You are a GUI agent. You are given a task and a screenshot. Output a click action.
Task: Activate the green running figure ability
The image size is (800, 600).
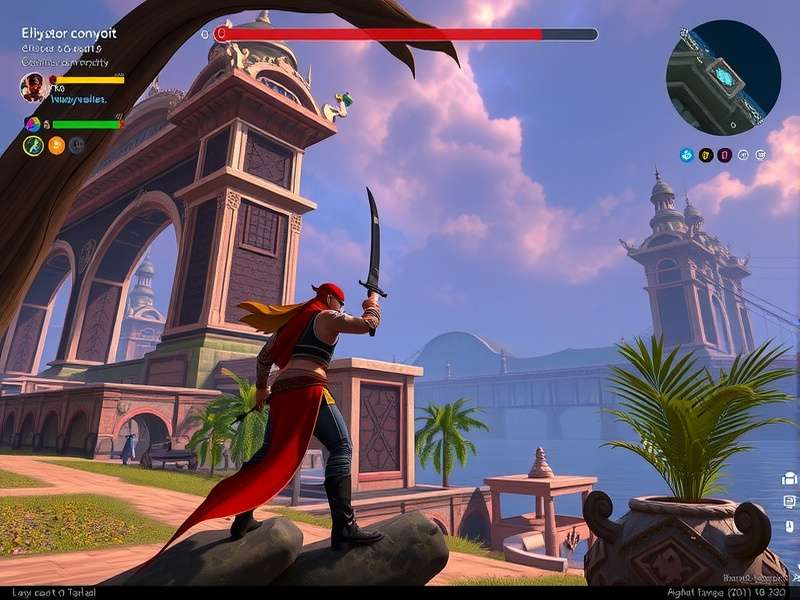[x=33, y=146]
